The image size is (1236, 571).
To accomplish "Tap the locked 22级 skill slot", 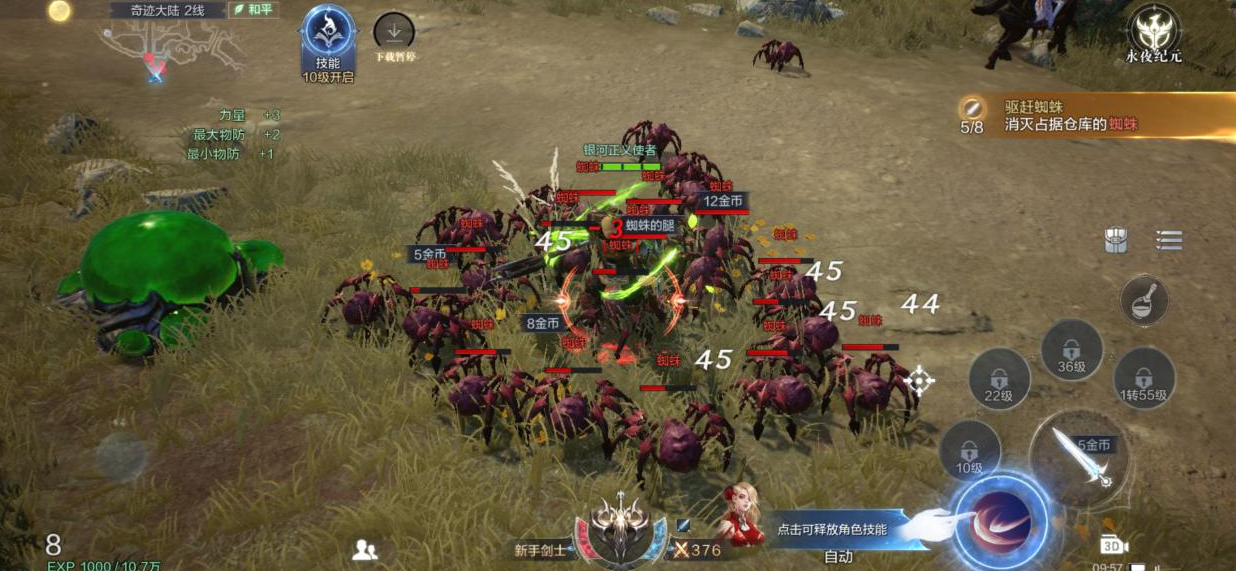I will pyautogui.click(x=999, y=380).
